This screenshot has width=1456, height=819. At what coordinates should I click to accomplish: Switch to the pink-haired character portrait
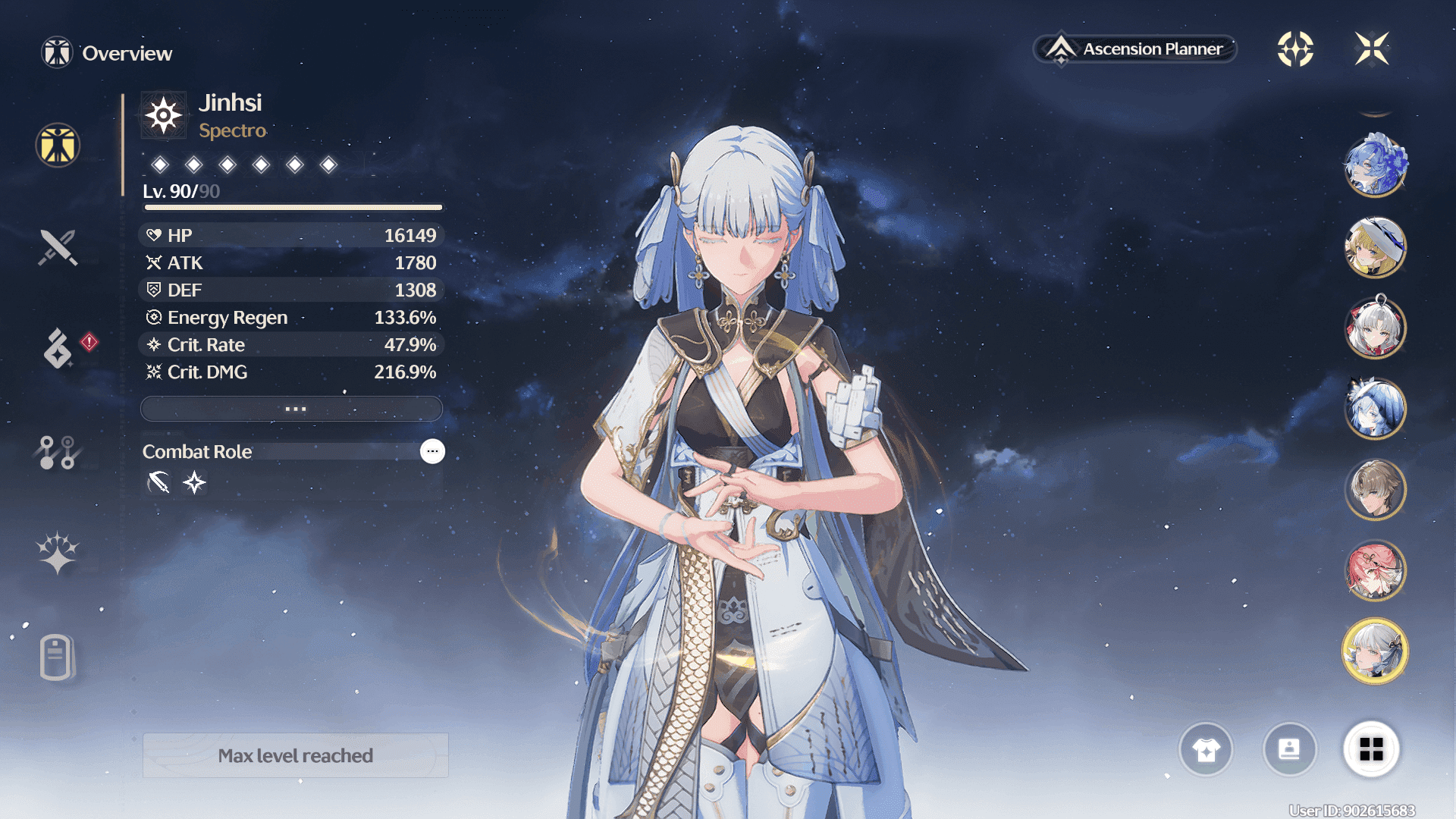(x=1375, y=570)
